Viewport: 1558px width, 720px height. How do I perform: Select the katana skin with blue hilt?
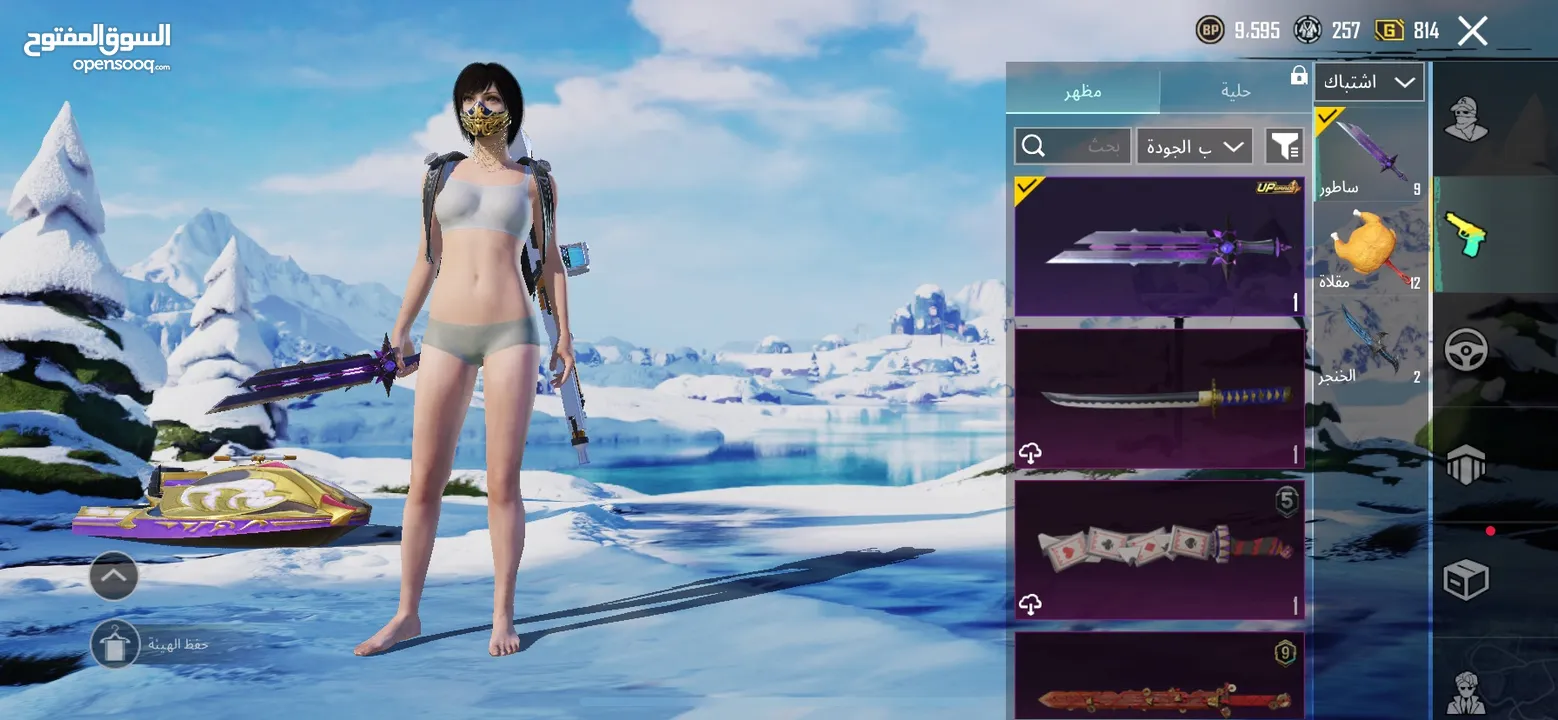point(1160,398)
